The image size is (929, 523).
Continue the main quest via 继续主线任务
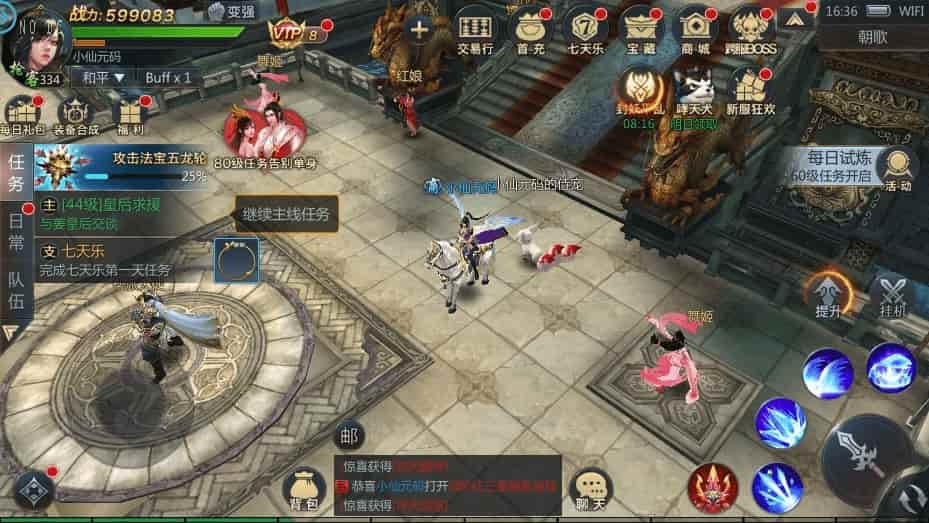pos(285,213)
